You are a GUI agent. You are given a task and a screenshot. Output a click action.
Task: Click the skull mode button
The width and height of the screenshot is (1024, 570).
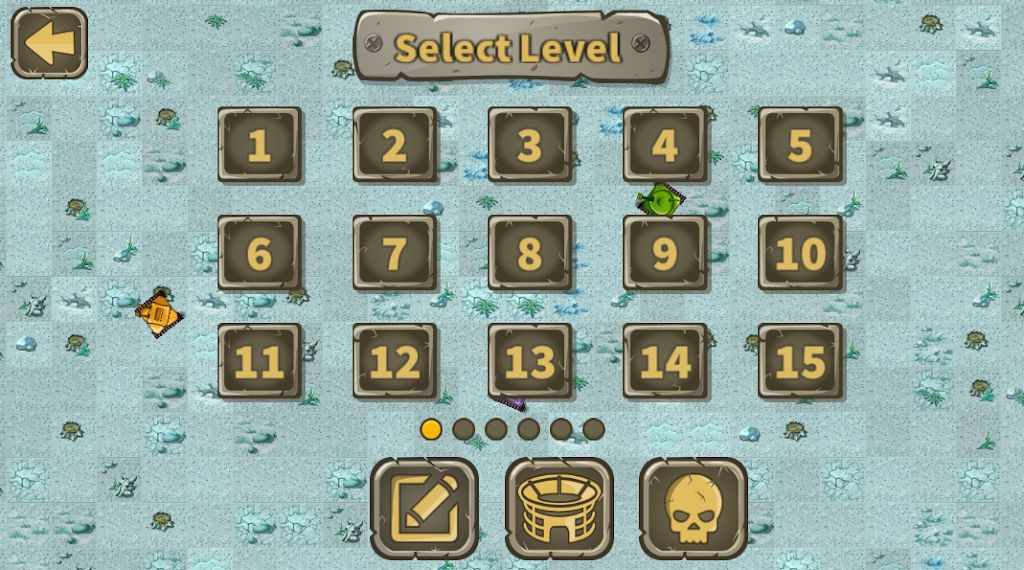[x=693, y=508]
